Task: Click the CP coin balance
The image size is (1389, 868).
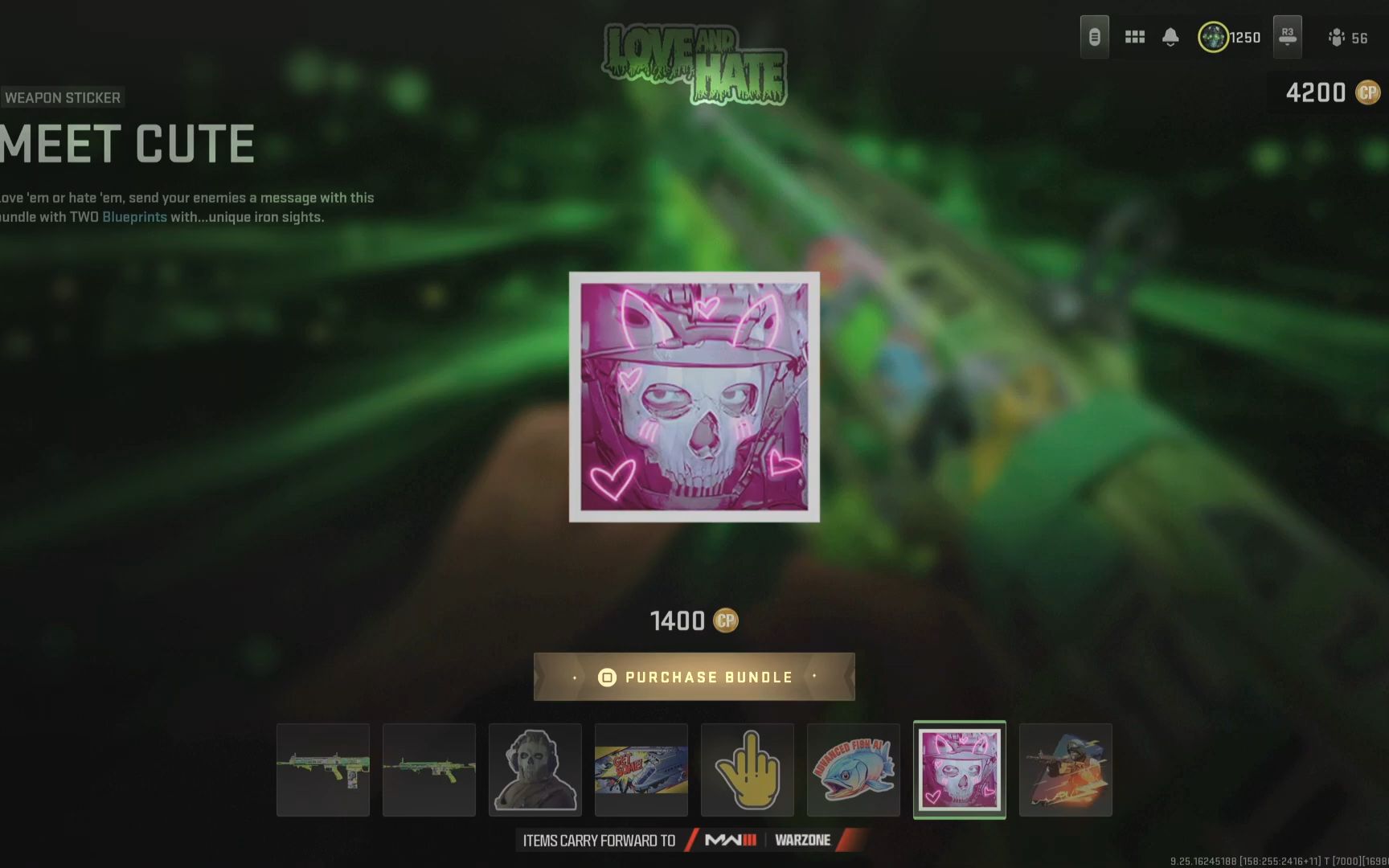Action: [1332, 93]
